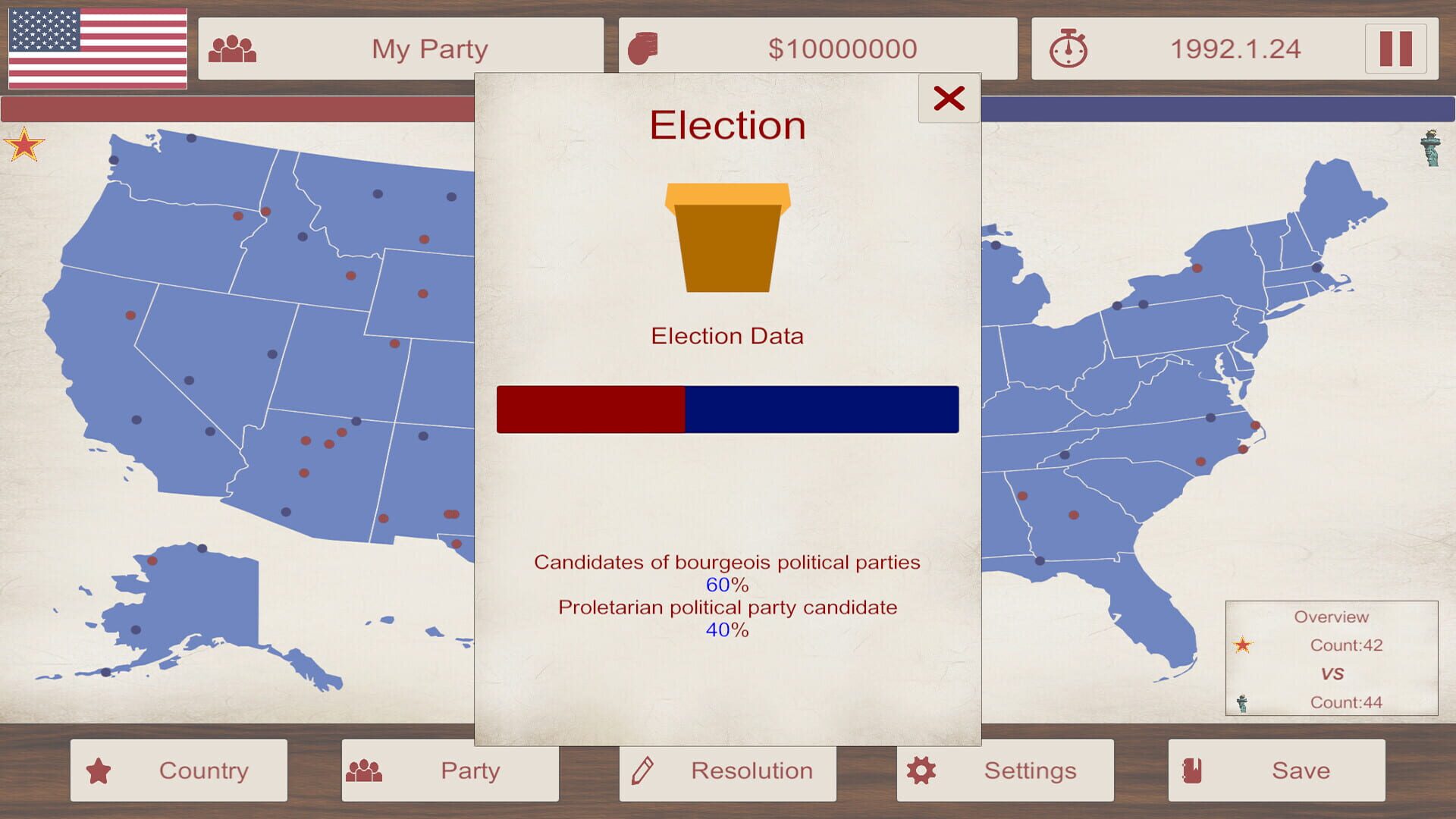Click the American flag in the top corner
Viewport: 1456px width, 819px height.
click(x=97, y=48)
